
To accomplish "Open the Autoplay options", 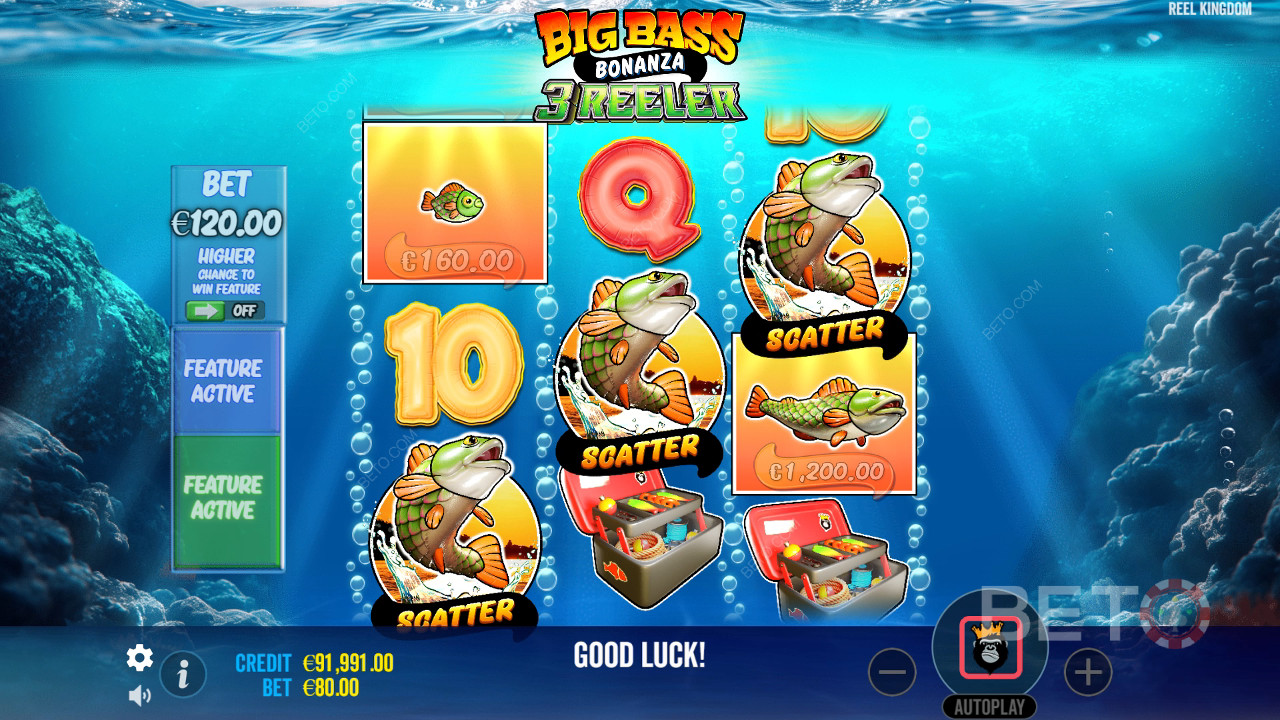I will pos(990,707).
